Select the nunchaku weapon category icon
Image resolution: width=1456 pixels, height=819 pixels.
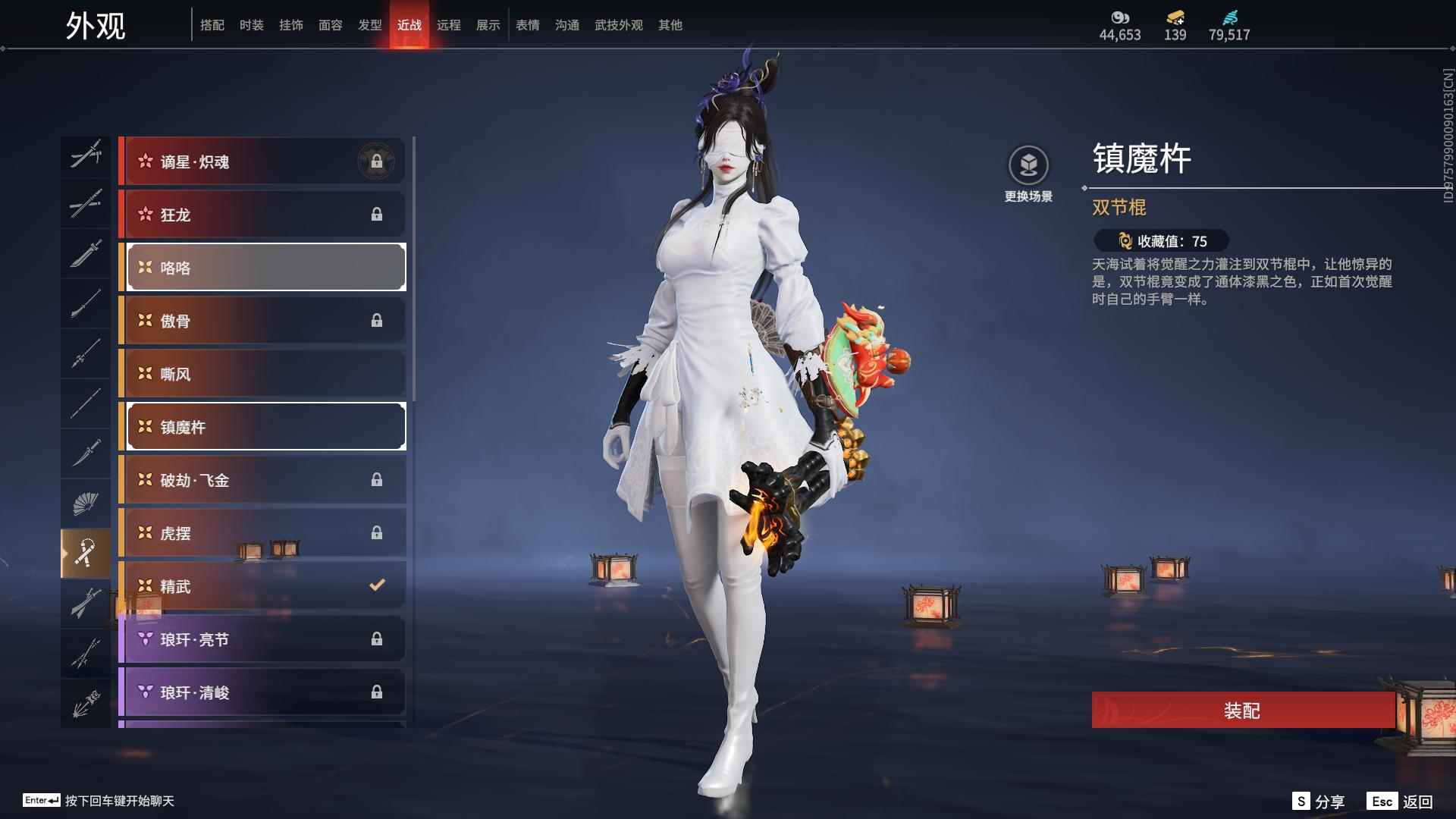[86, 552]
